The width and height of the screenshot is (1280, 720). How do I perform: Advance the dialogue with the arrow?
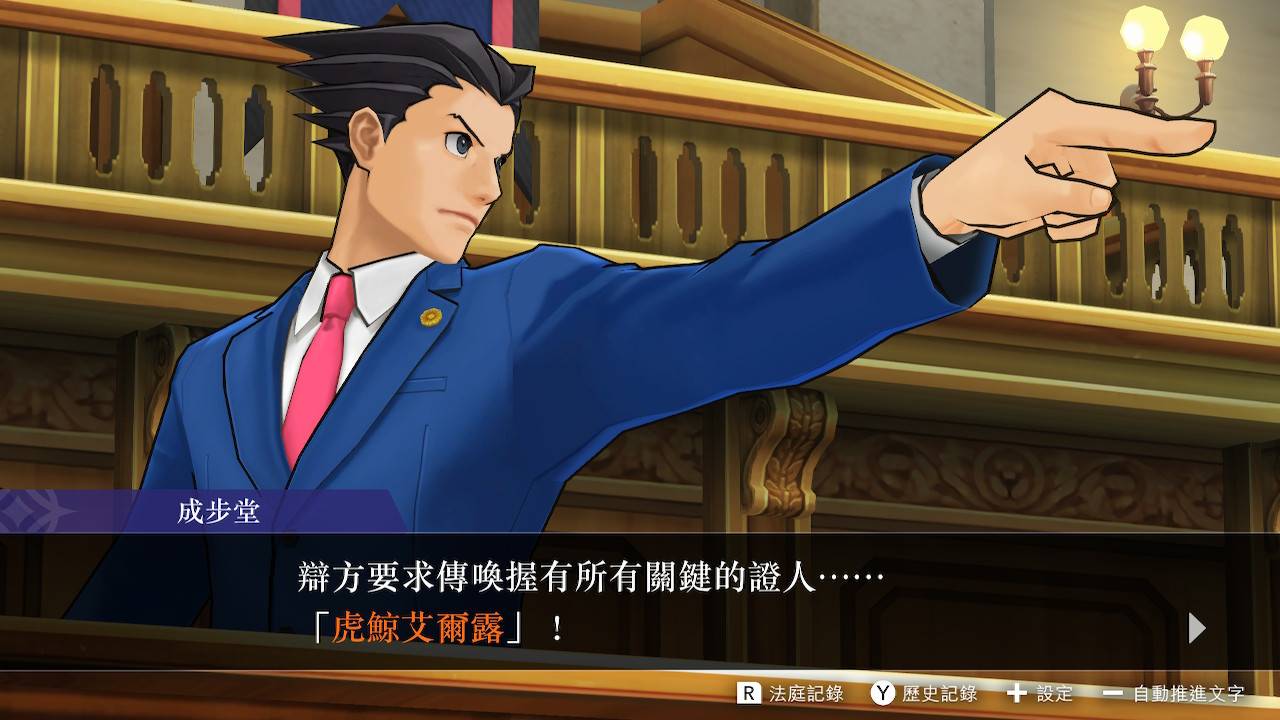(1196, 628)
